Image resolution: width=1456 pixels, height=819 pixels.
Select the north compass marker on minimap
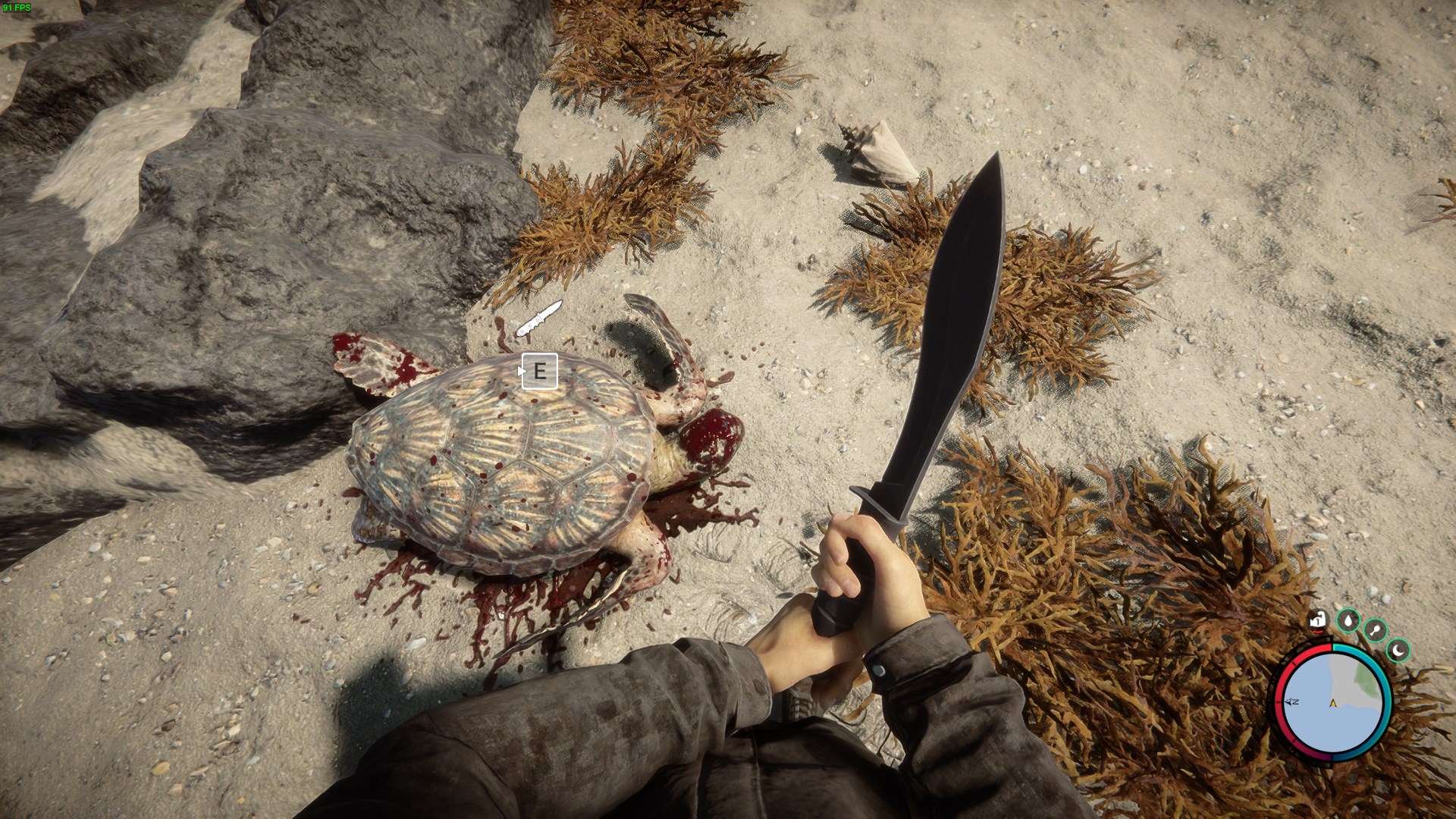click(1292, 702)
